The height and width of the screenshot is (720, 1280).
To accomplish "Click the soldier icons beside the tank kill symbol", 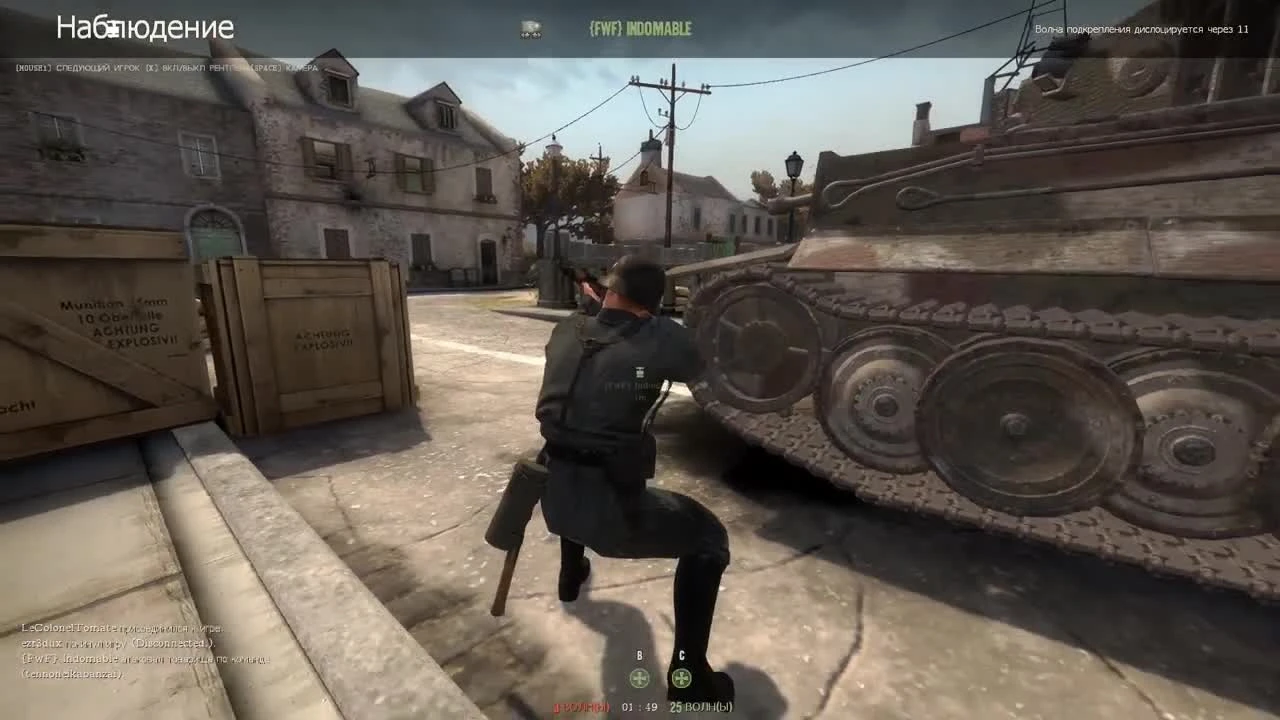I will [529, 34].
